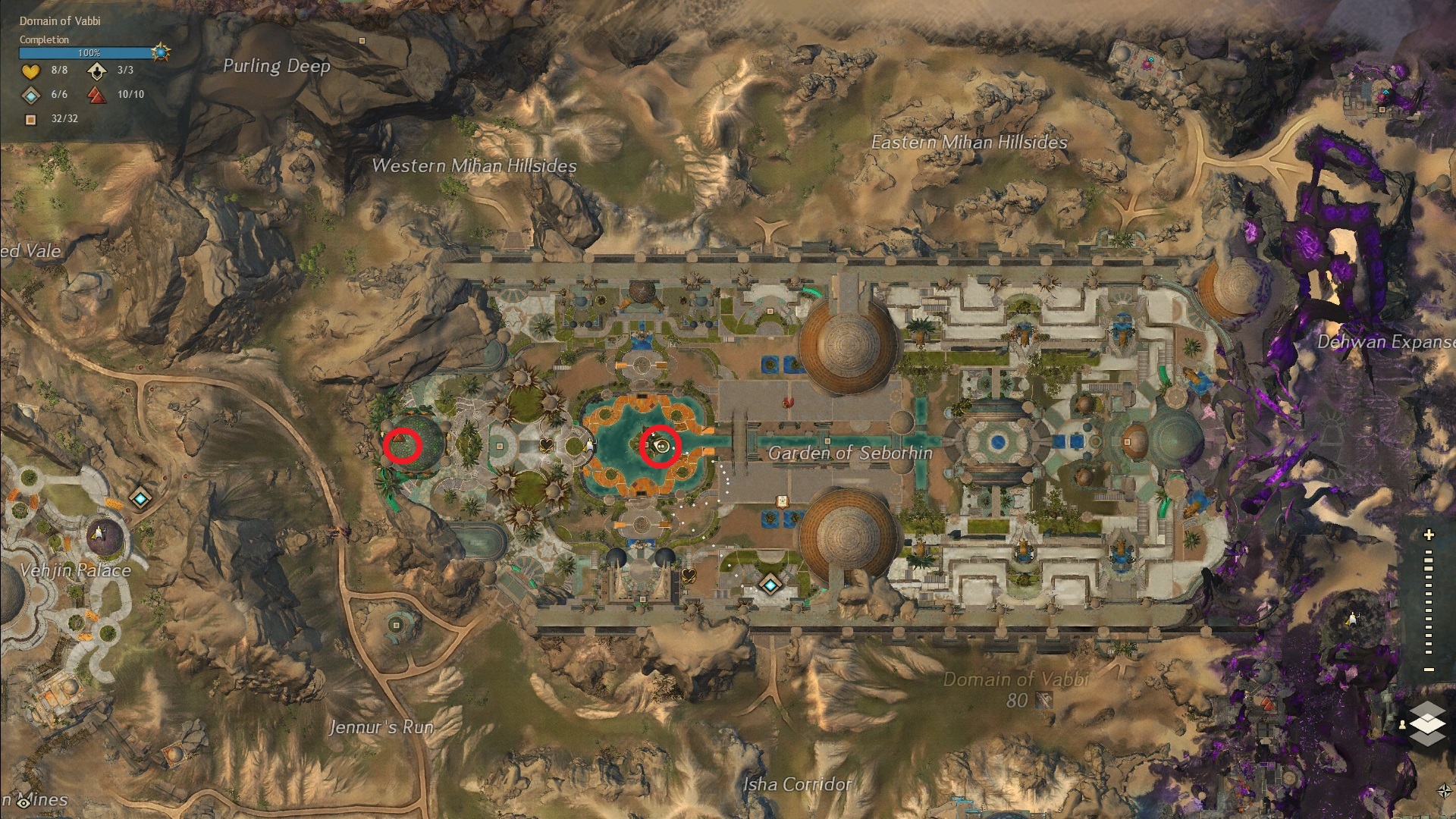
Task: Select point of interest in Jennur's Run
Action: click(396, 626)
